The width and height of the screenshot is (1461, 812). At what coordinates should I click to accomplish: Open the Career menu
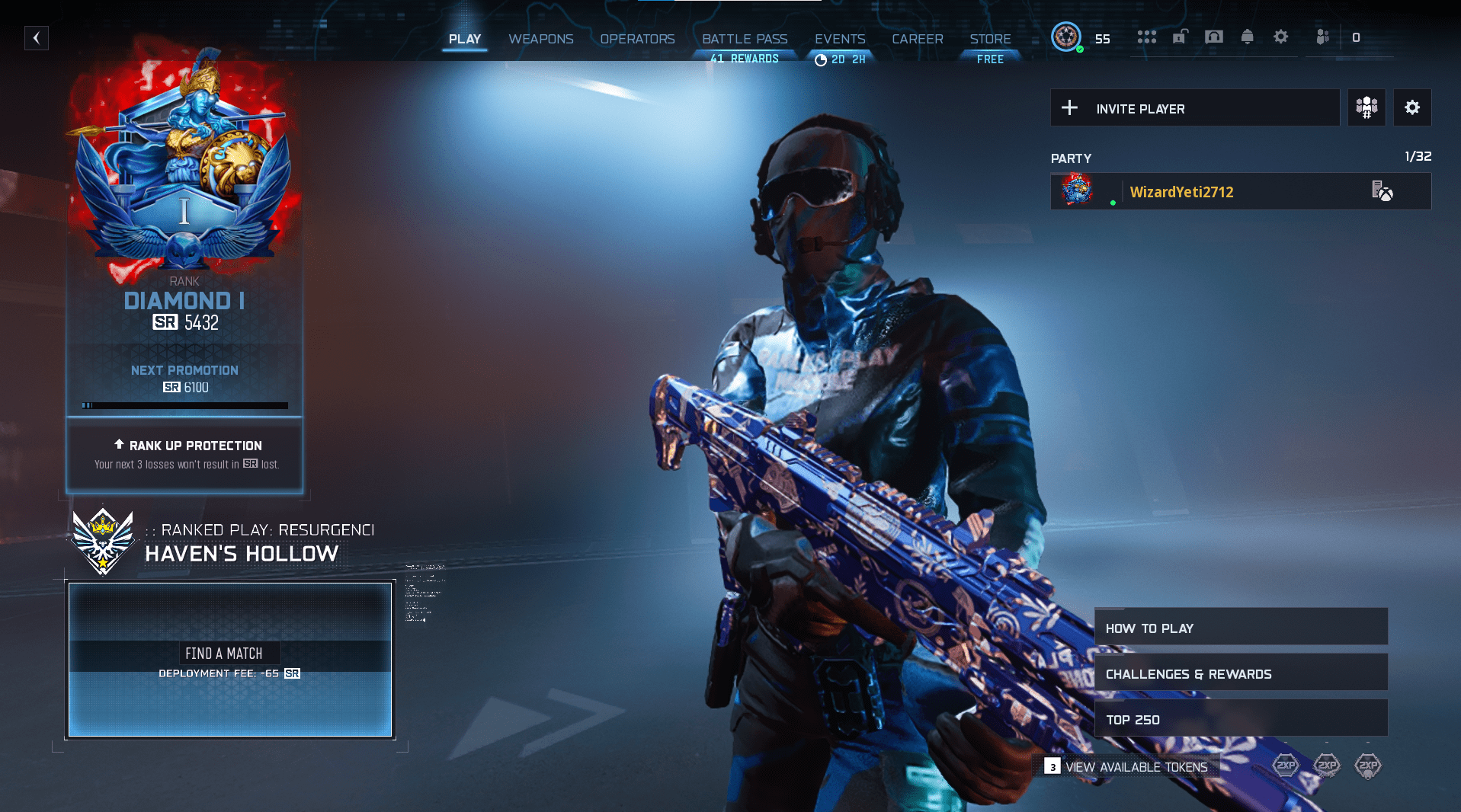click(917, 39)
